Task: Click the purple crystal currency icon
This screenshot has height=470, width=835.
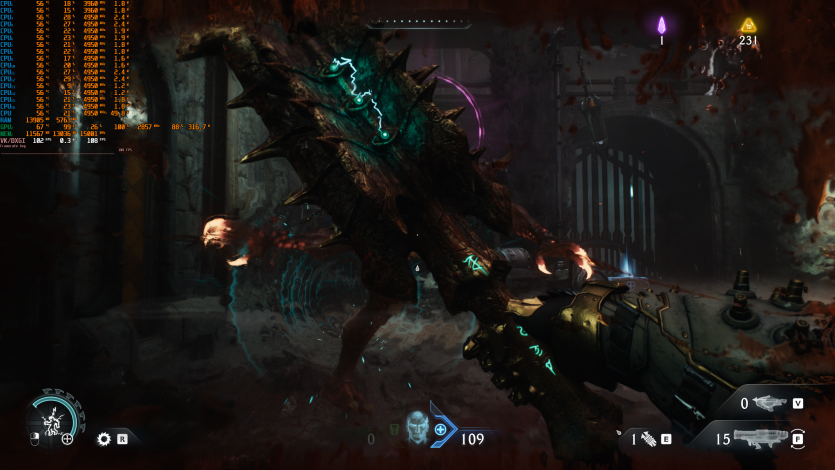Action: 661,25
